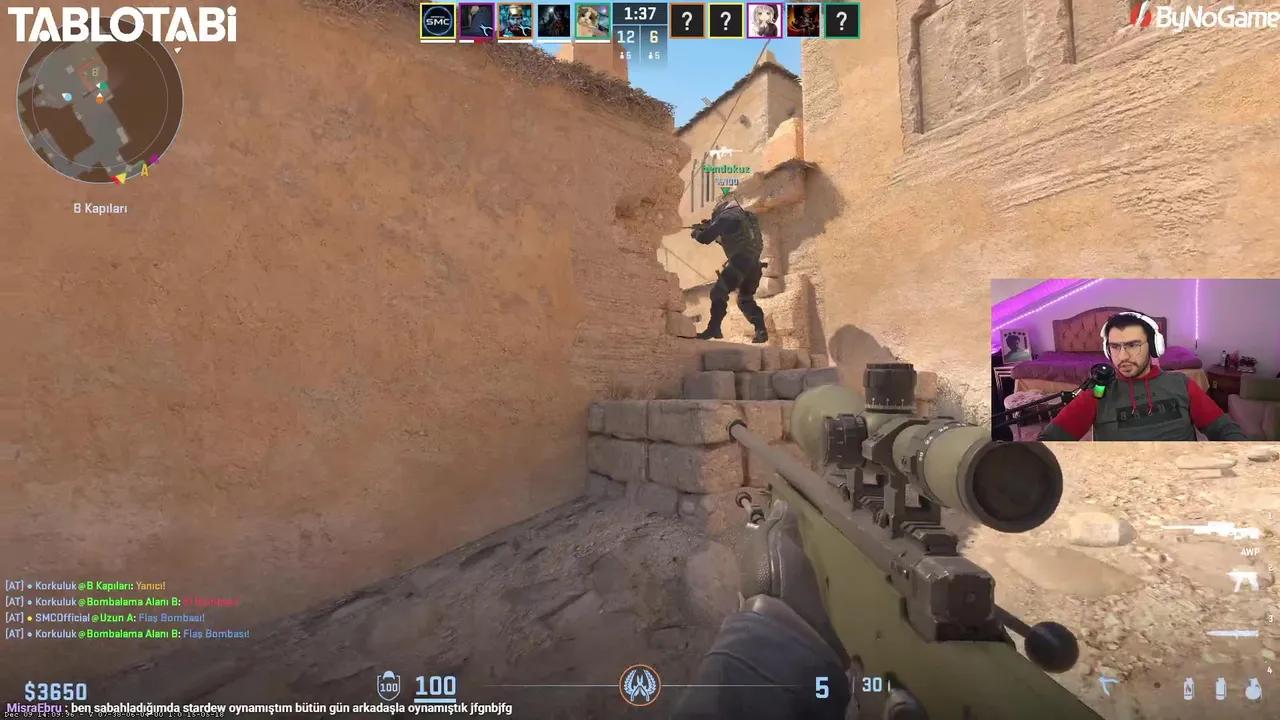Select the first question-mark player slot

point(687,20)
